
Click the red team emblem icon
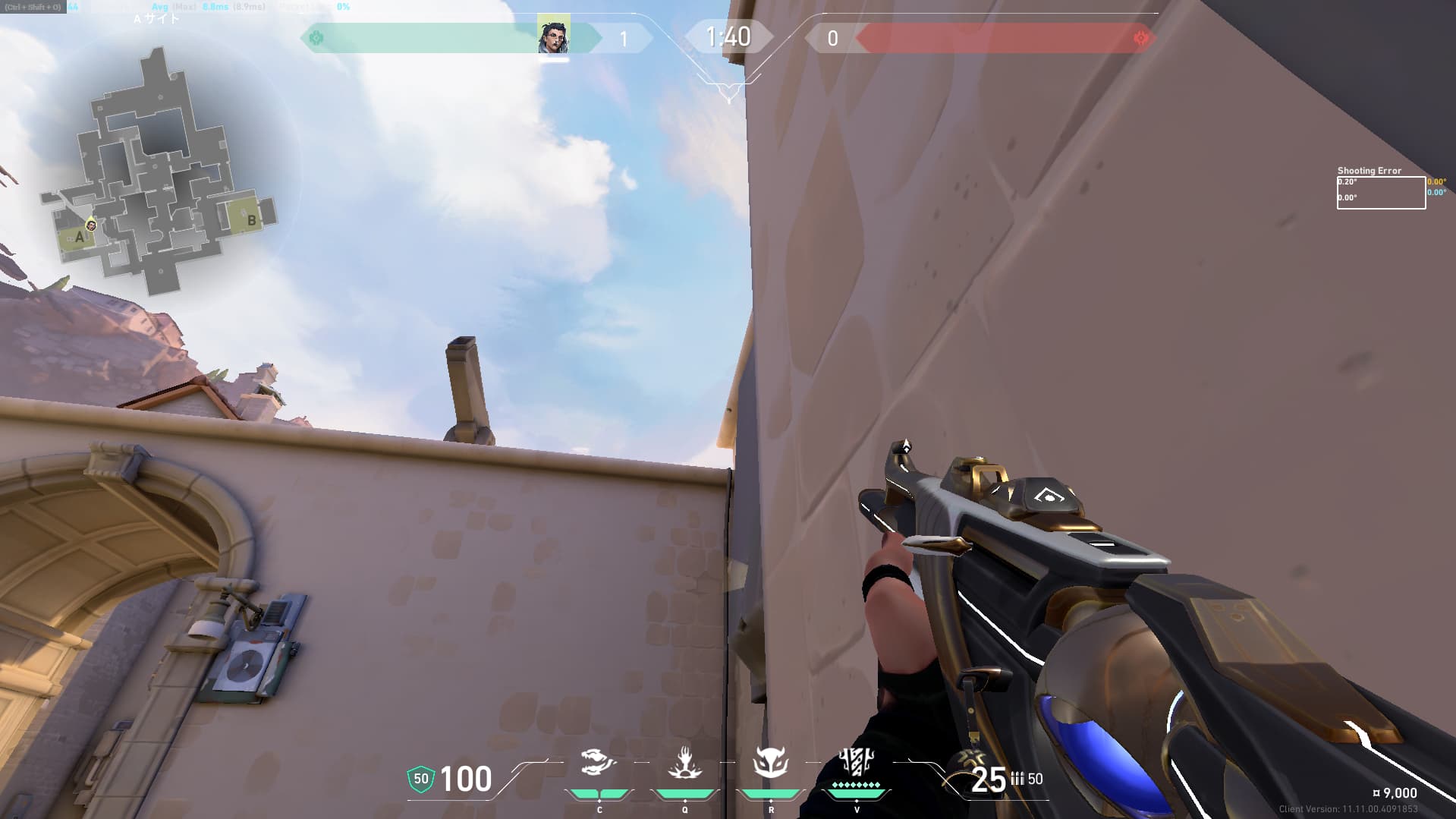[x=1140, y=38]
